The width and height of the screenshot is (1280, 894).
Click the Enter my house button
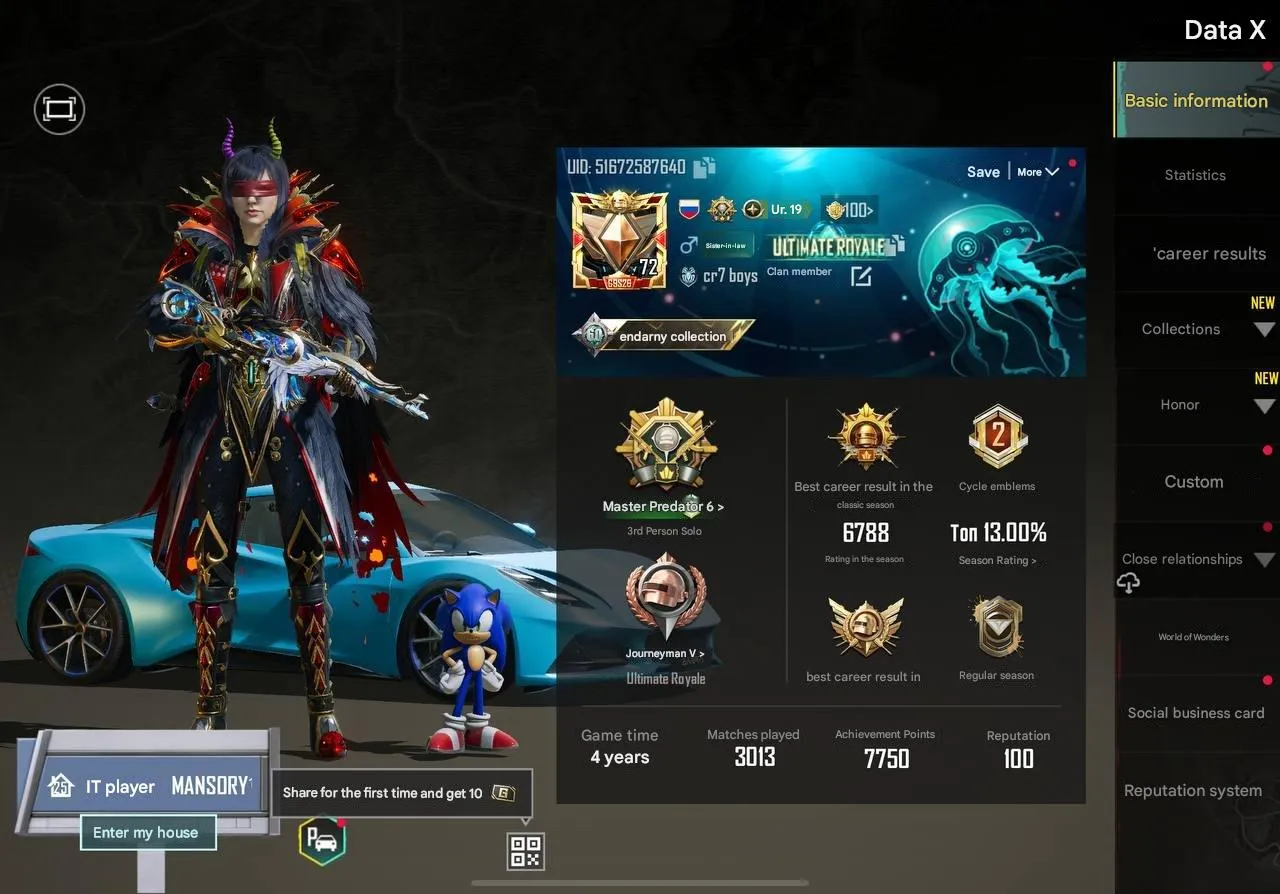click(x=147, y=831)
